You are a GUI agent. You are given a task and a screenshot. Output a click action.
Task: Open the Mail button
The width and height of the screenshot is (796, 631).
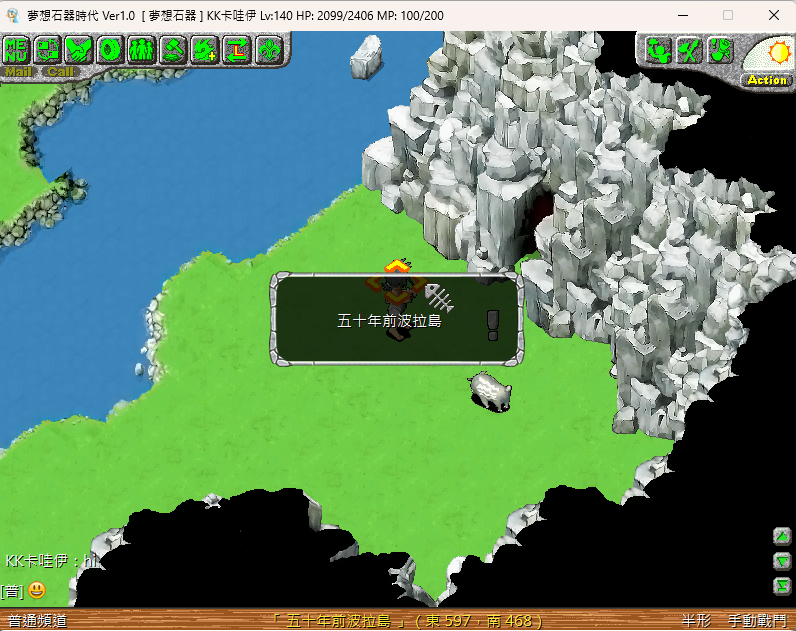(18, 72)
